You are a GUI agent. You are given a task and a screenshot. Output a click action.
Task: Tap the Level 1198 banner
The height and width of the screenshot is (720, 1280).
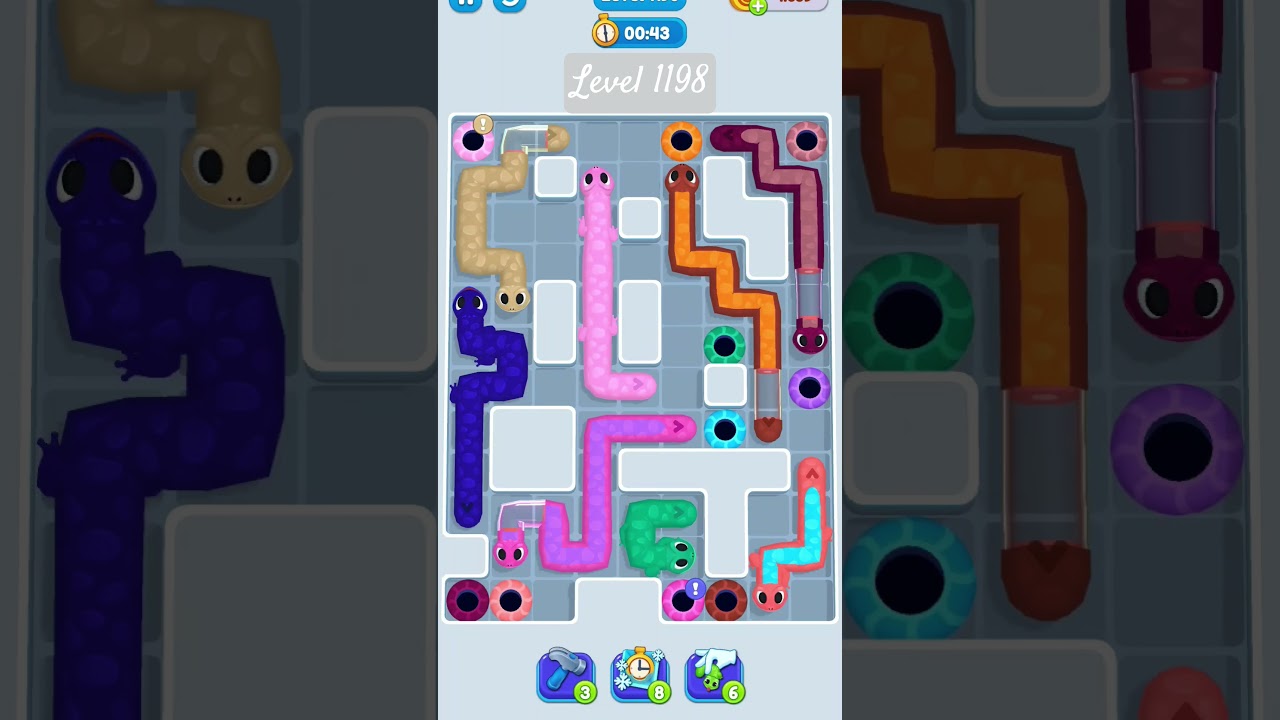pyautogui.click(x=640, y=83)
